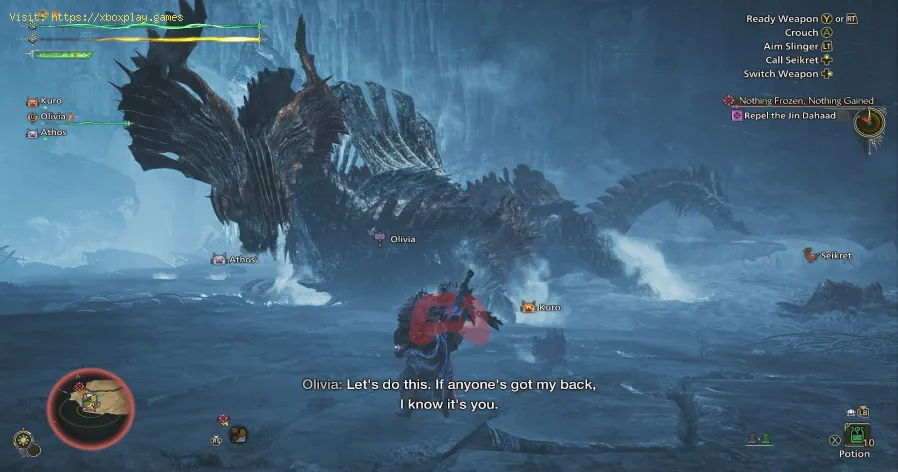The width and height of the screenshot is (898, 472).
Task: Select Kuro in the party list
Action: (x=50, y=101)
